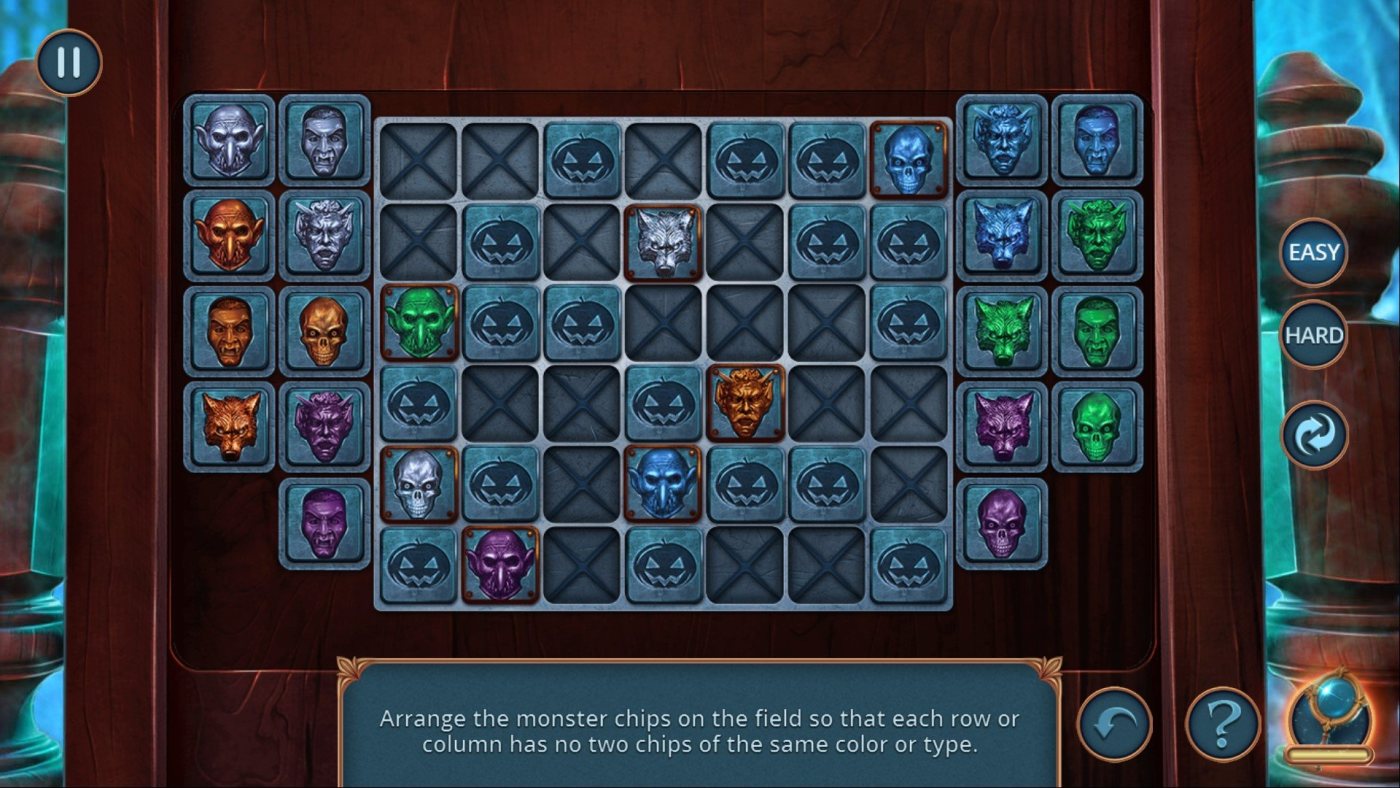The width and height of the screenshot is (1400, 788).
Task: Pause the game
Action: click(x=69, y=62)
